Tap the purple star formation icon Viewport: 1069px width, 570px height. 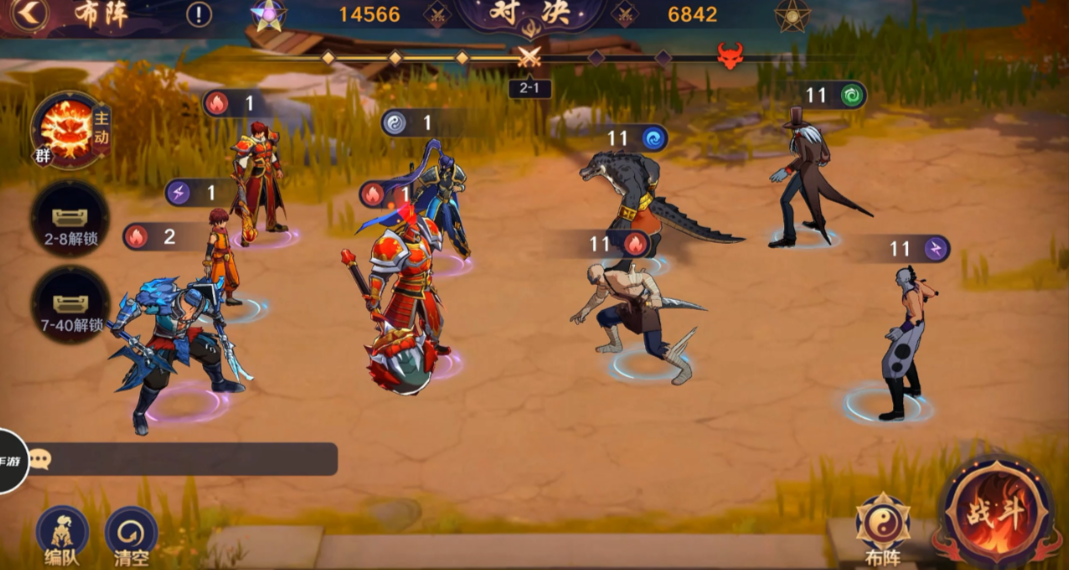point(268,15)
